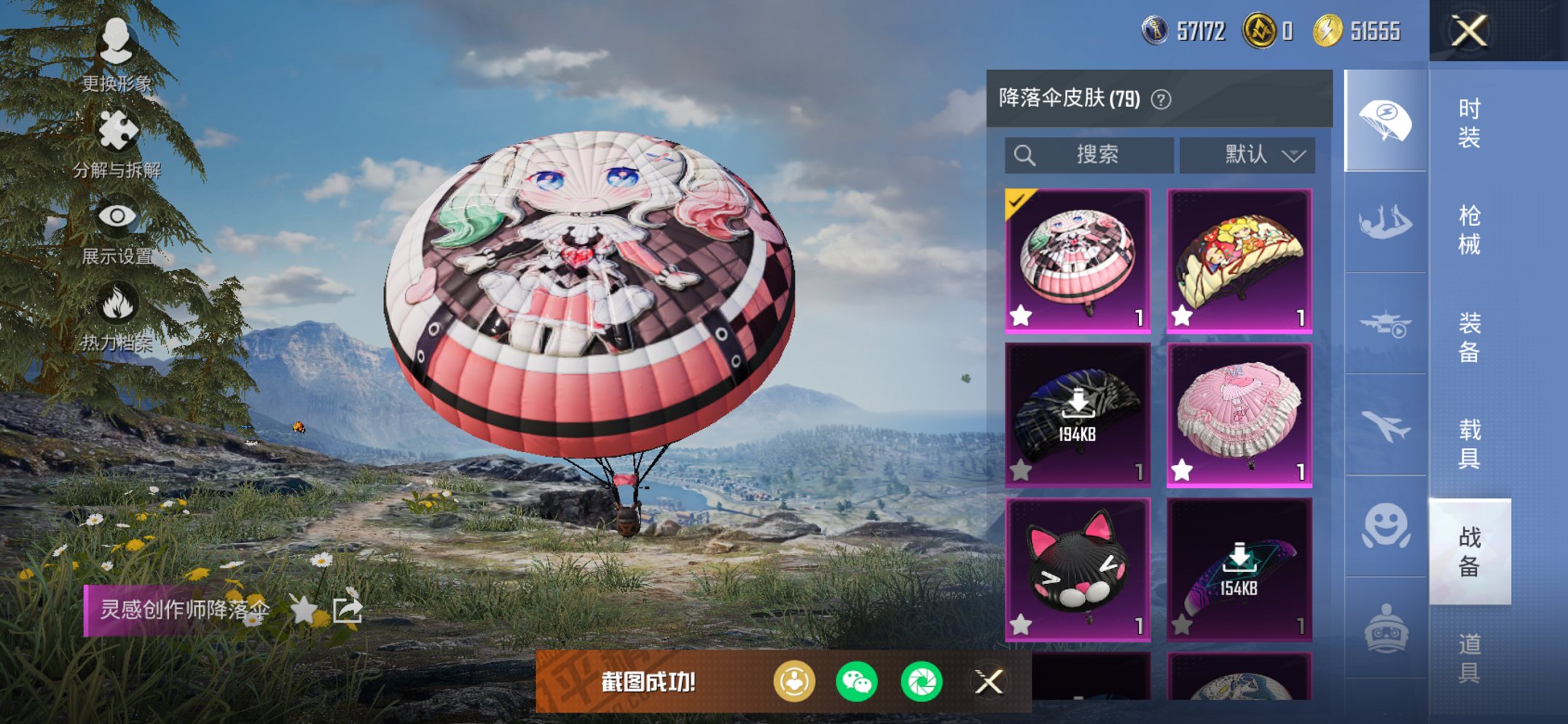Open the 默认 sort dropdown
This screenshot has width=1568, height=724.
(x=1244, y=154)
